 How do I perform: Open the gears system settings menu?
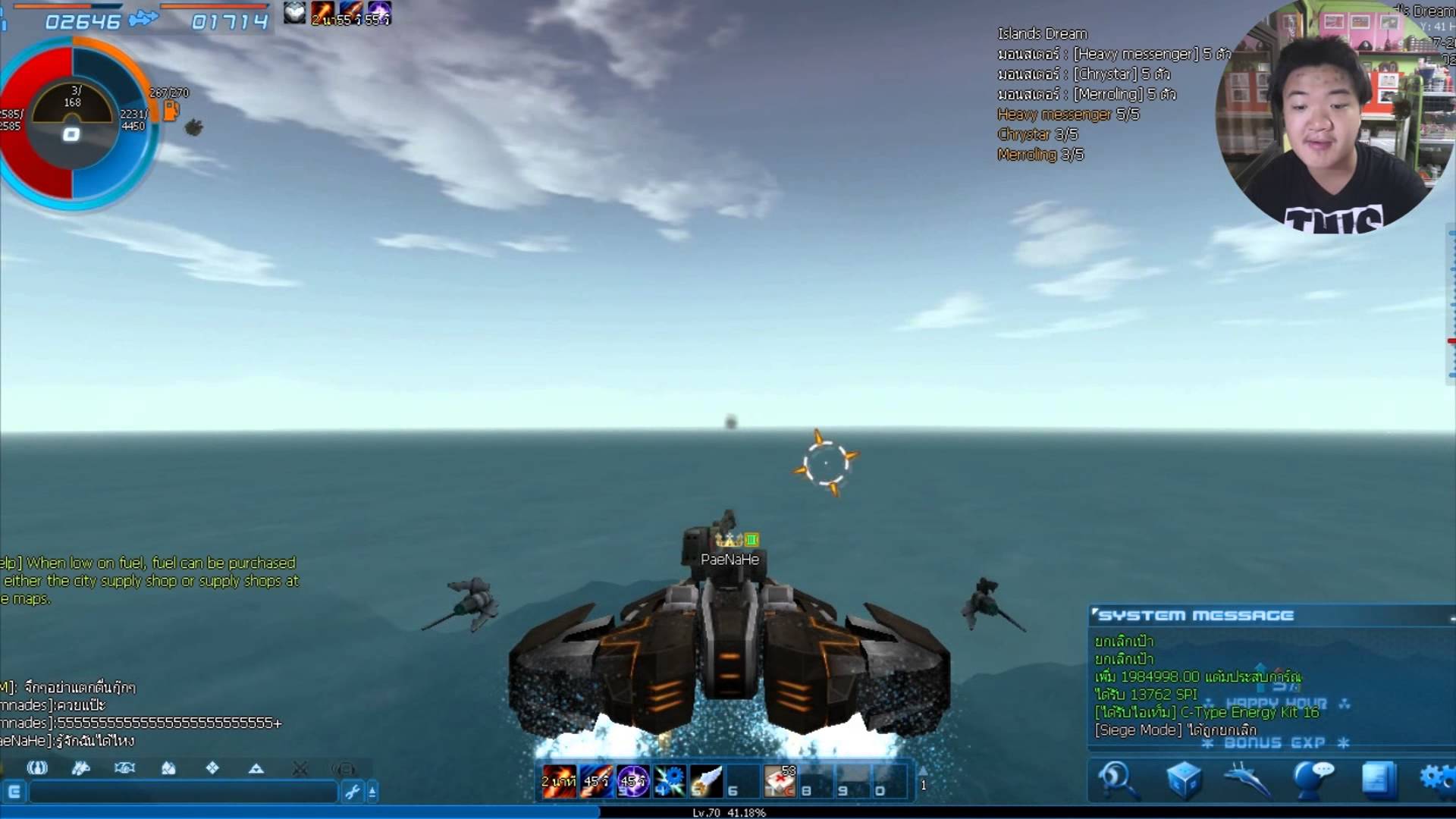pos(1437,780)
